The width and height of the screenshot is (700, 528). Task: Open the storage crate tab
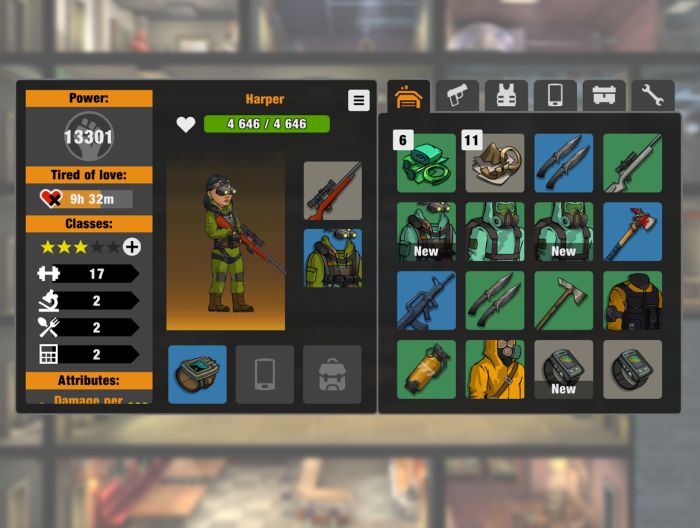tap(604, 96)
